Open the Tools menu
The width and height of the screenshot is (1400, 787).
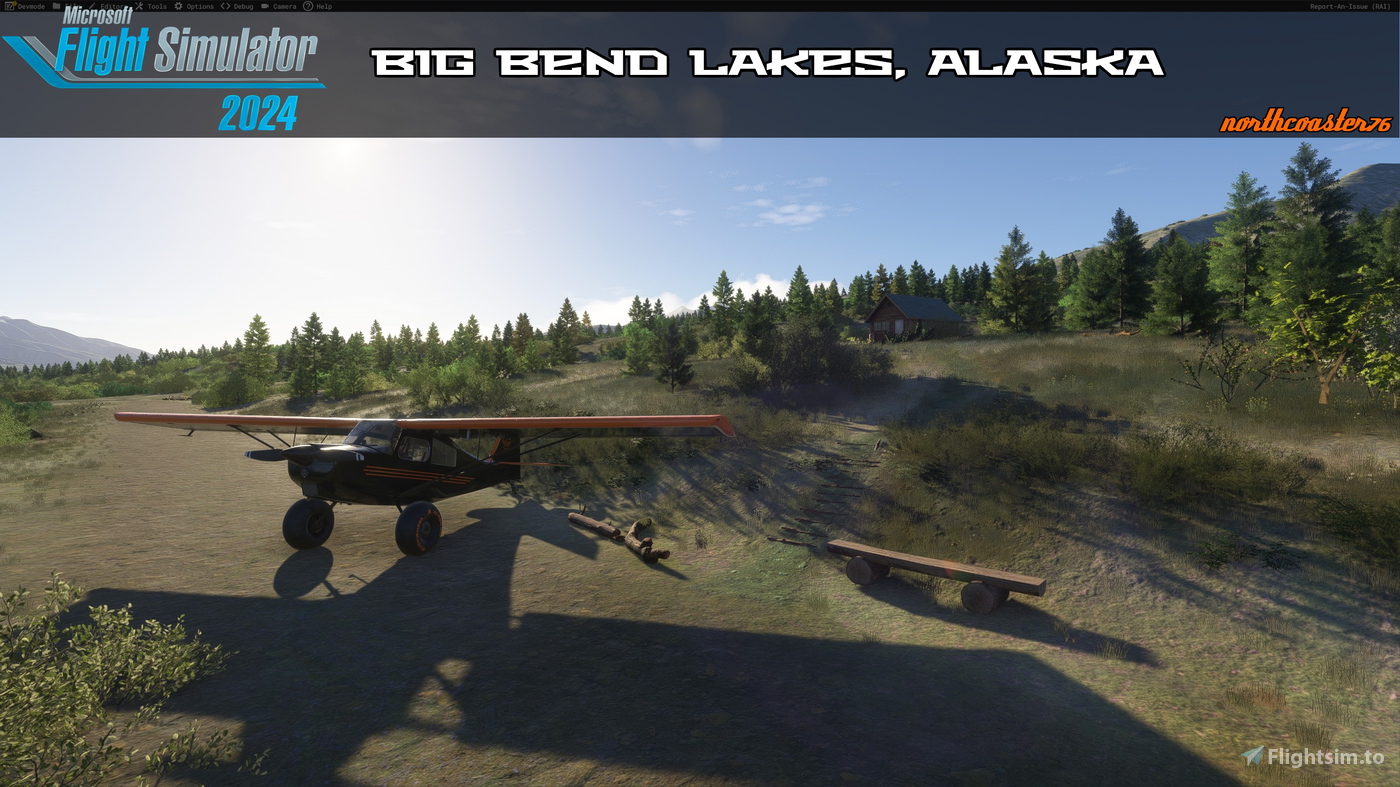[x=157, y=6]
